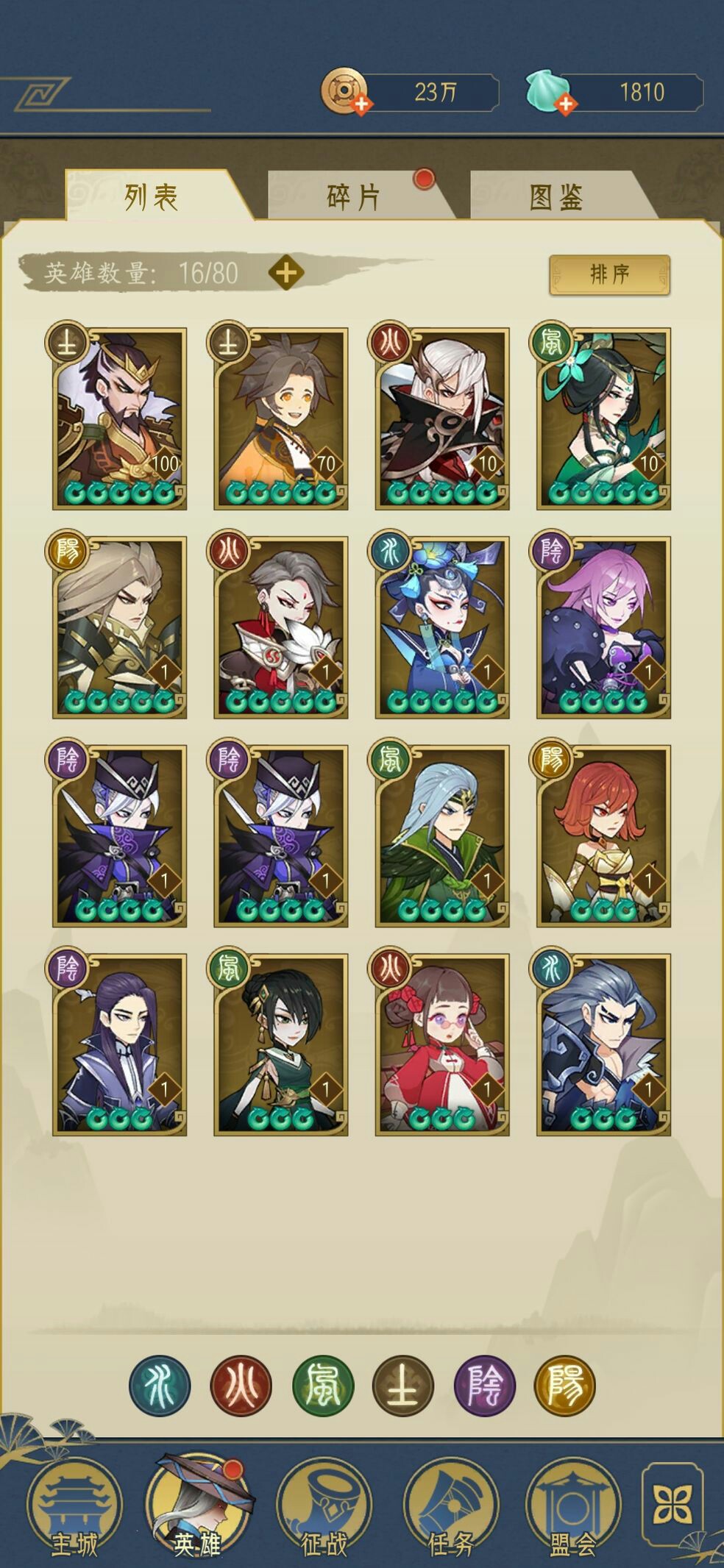Switch to the 碎片 tab
This screenshot has height=1568, width=724.
tap(353, 196)
